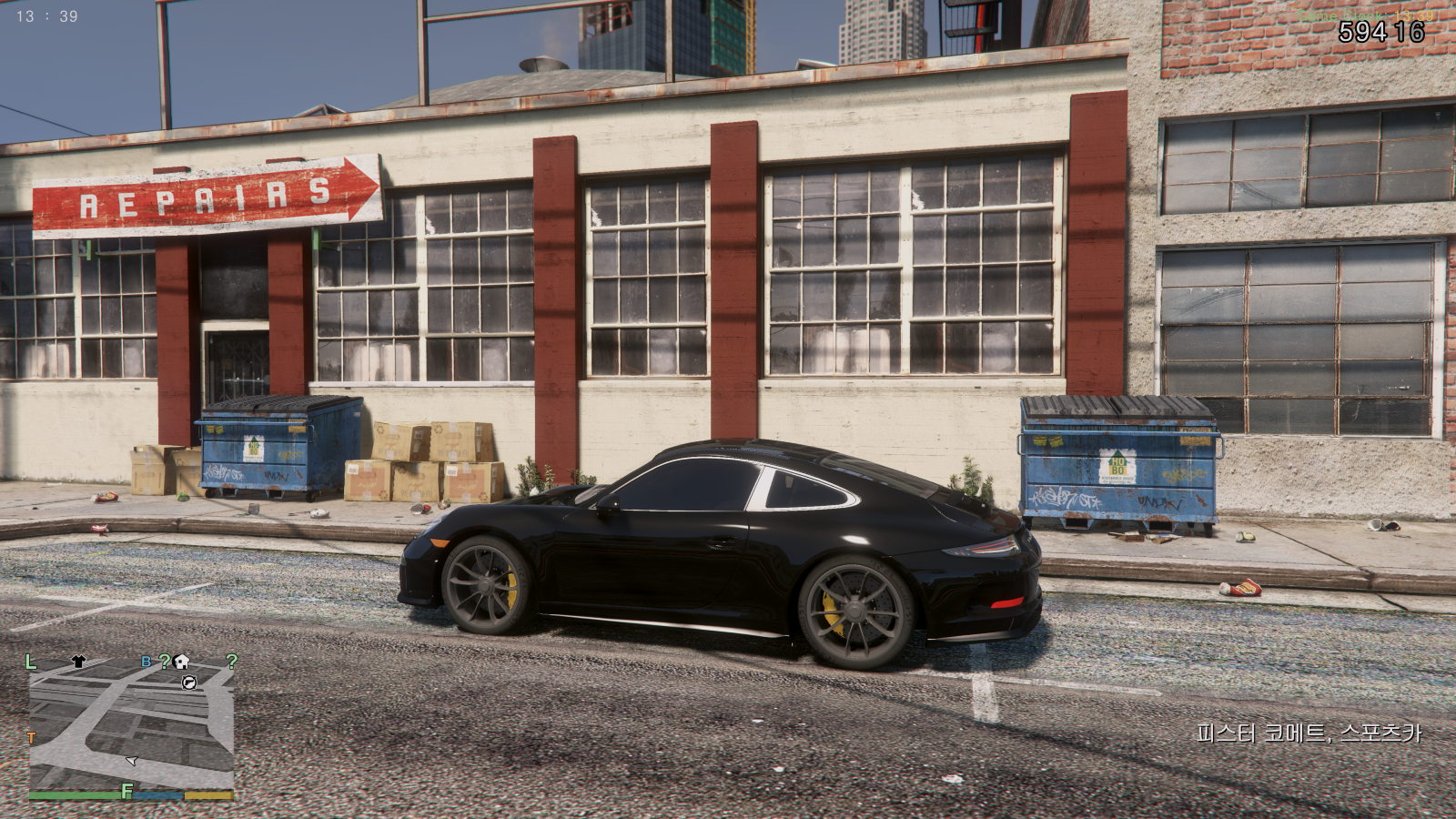Click the white safehouse house icon on minimap
The height and width of the screenshot is (819, 1456).
pos(181,661)
